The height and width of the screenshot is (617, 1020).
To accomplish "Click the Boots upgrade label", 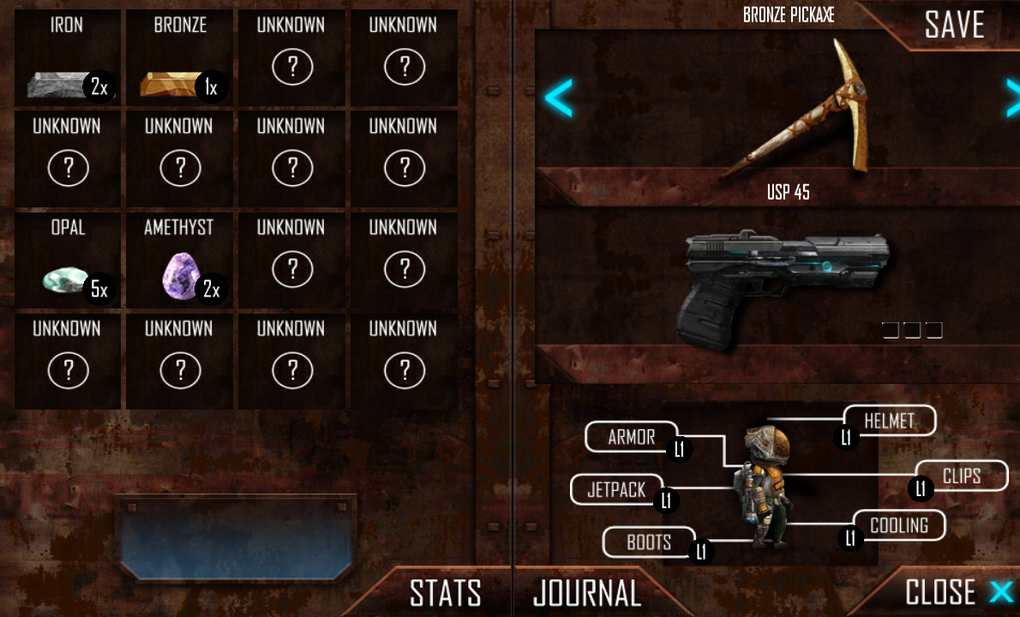I will (649, 542).
